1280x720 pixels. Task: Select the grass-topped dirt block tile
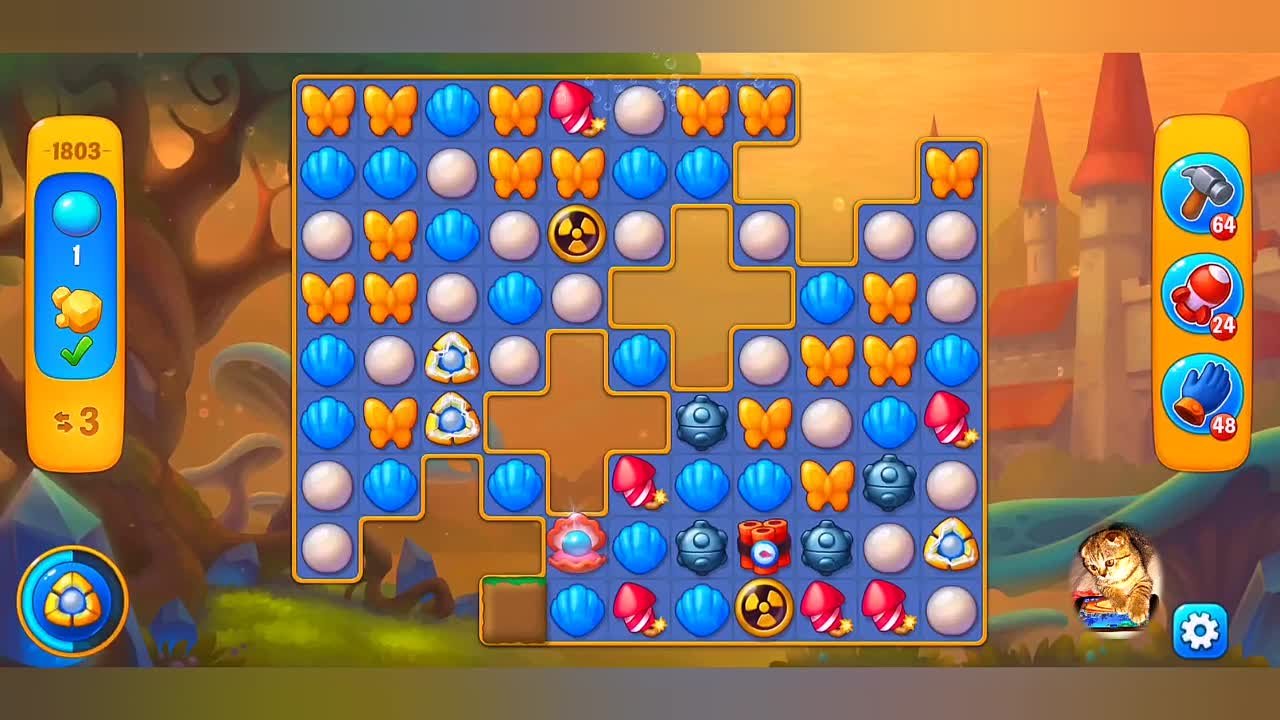pyautogui.click(x=514, y=609)
